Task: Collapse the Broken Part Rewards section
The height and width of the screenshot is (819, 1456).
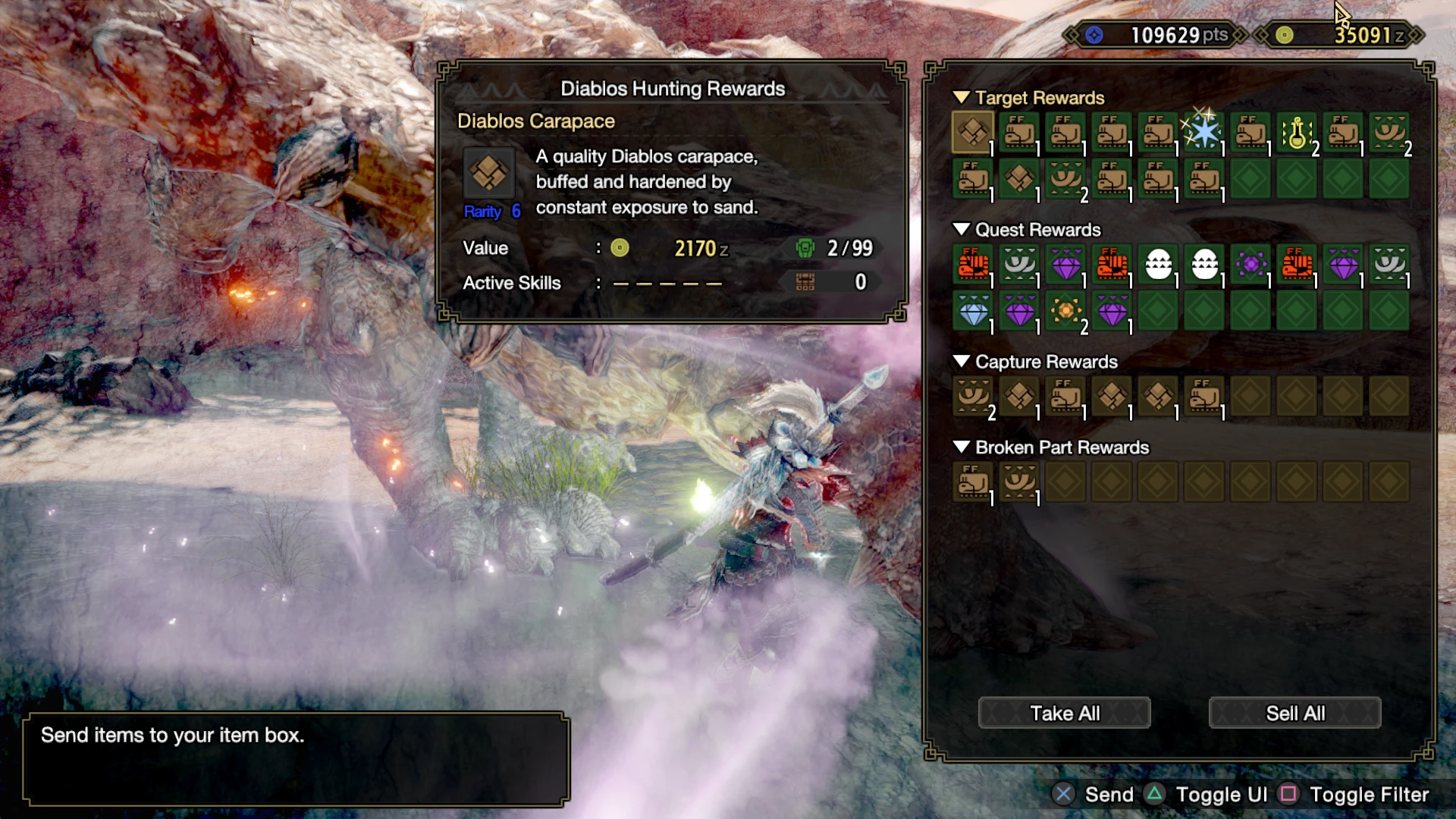Action: coord(962,447)
